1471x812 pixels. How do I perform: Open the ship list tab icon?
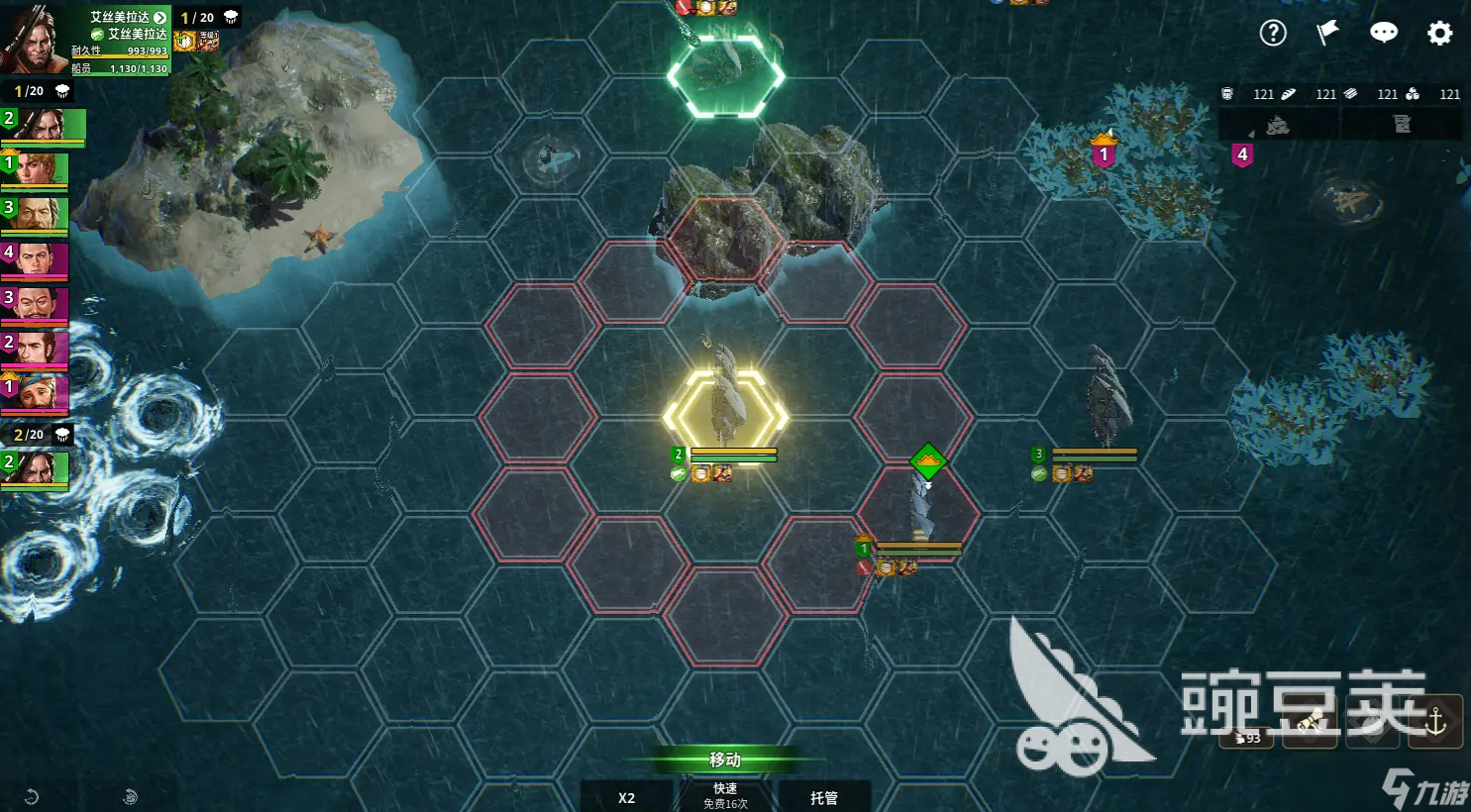(1278, 125)
